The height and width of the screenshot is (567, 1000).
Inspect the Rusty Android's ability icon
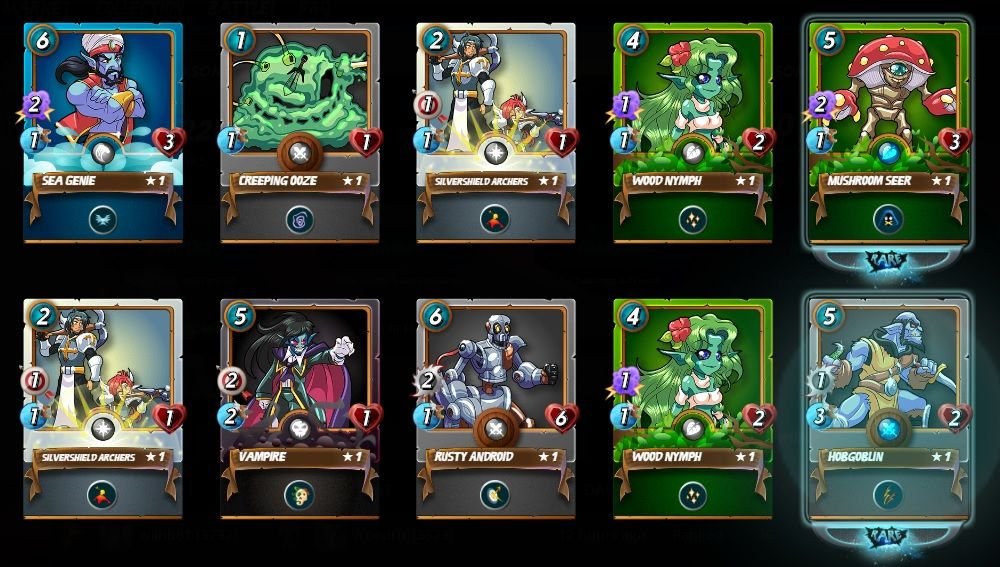click(494, 493)
